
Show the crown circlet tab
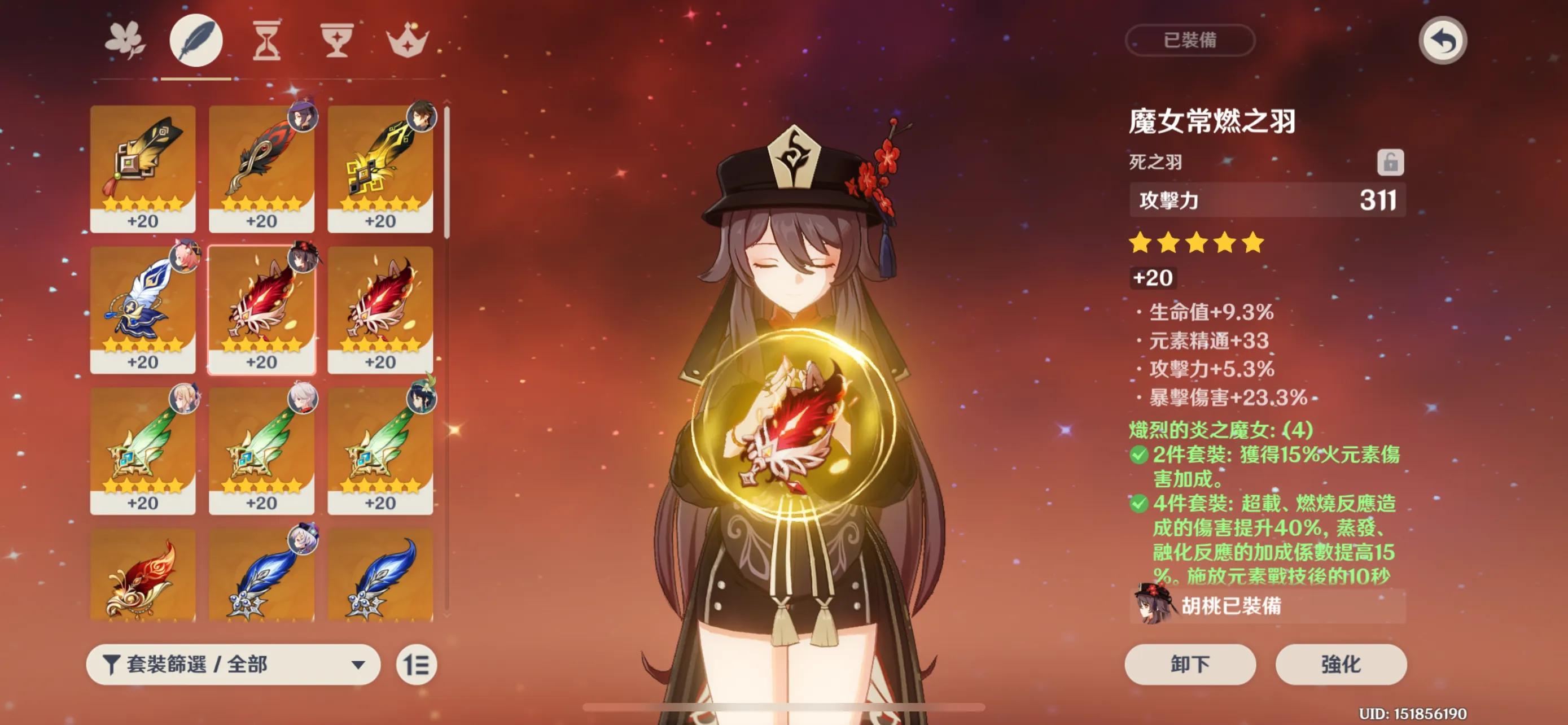coord(407,41)
